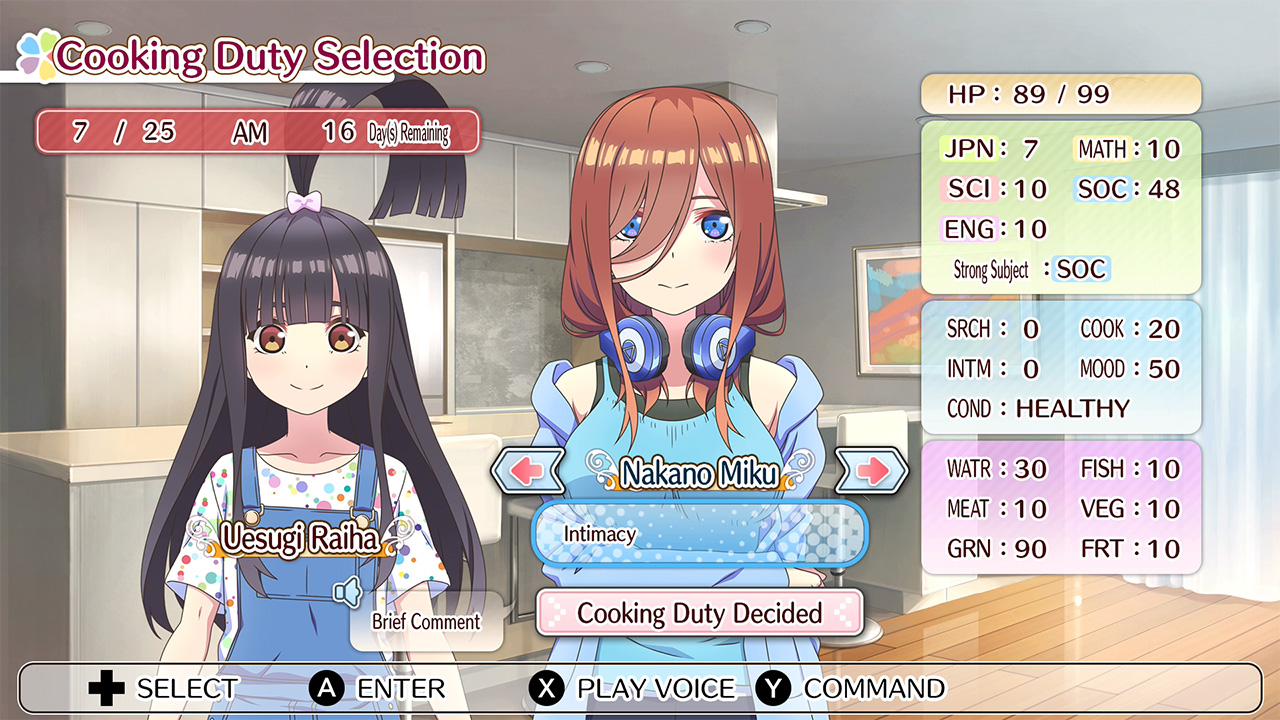Click the left arrow to switch characters

pyautogui.click(x=526, y=470)
